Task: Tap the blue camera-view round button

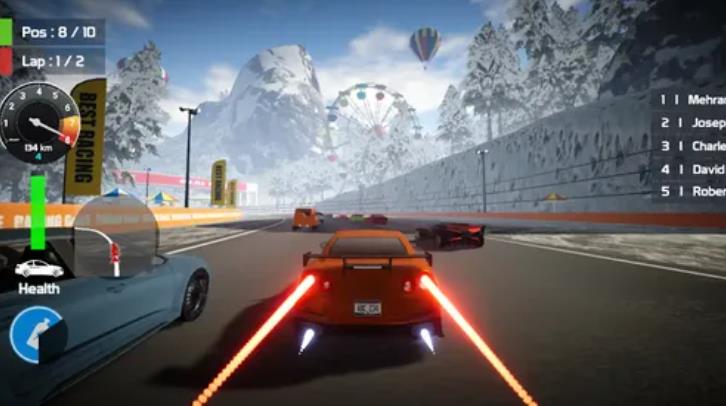Action: point(36,334)
